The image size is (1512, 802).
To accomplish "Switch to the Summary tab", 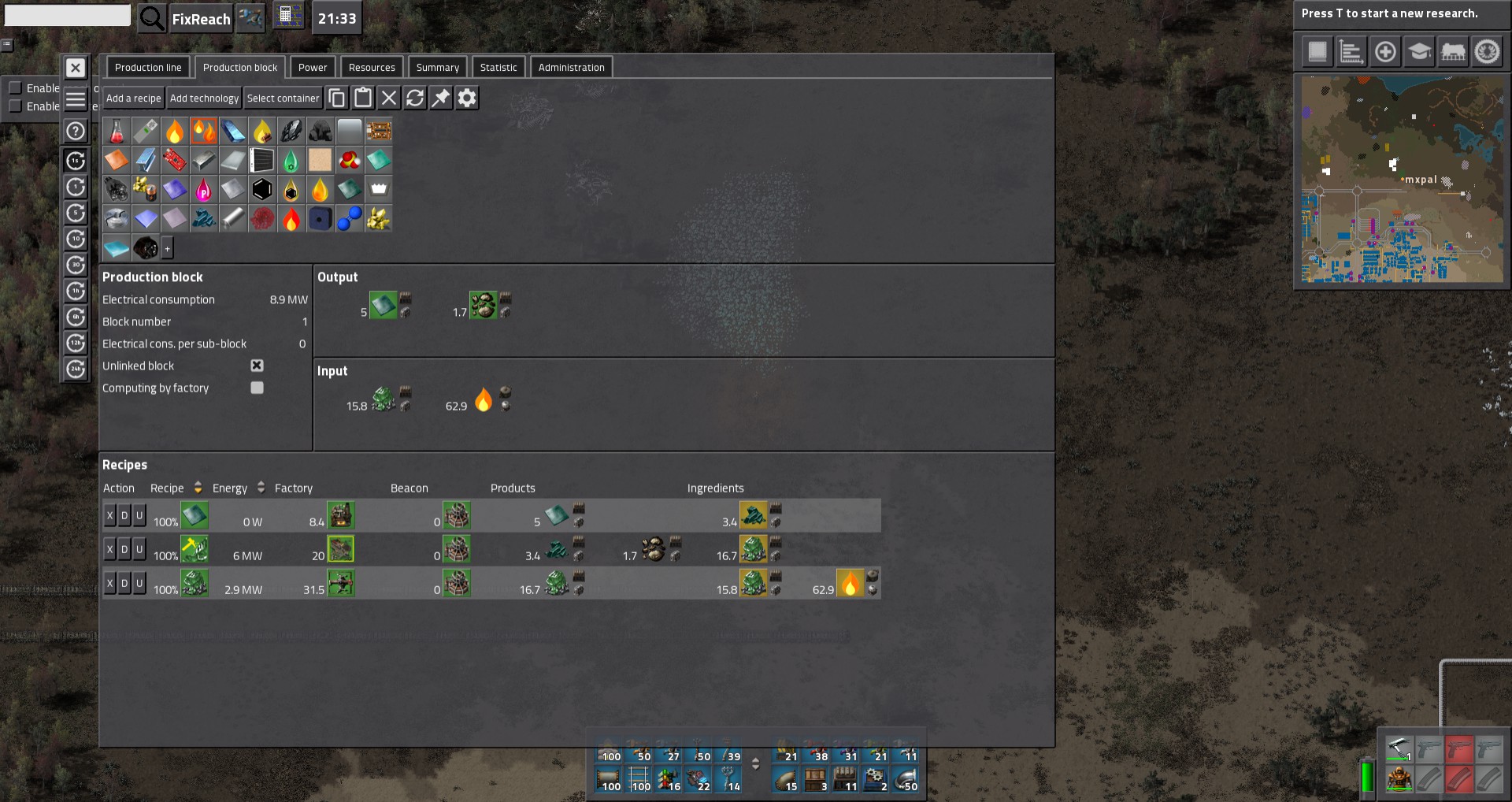I will pos(438,68).
